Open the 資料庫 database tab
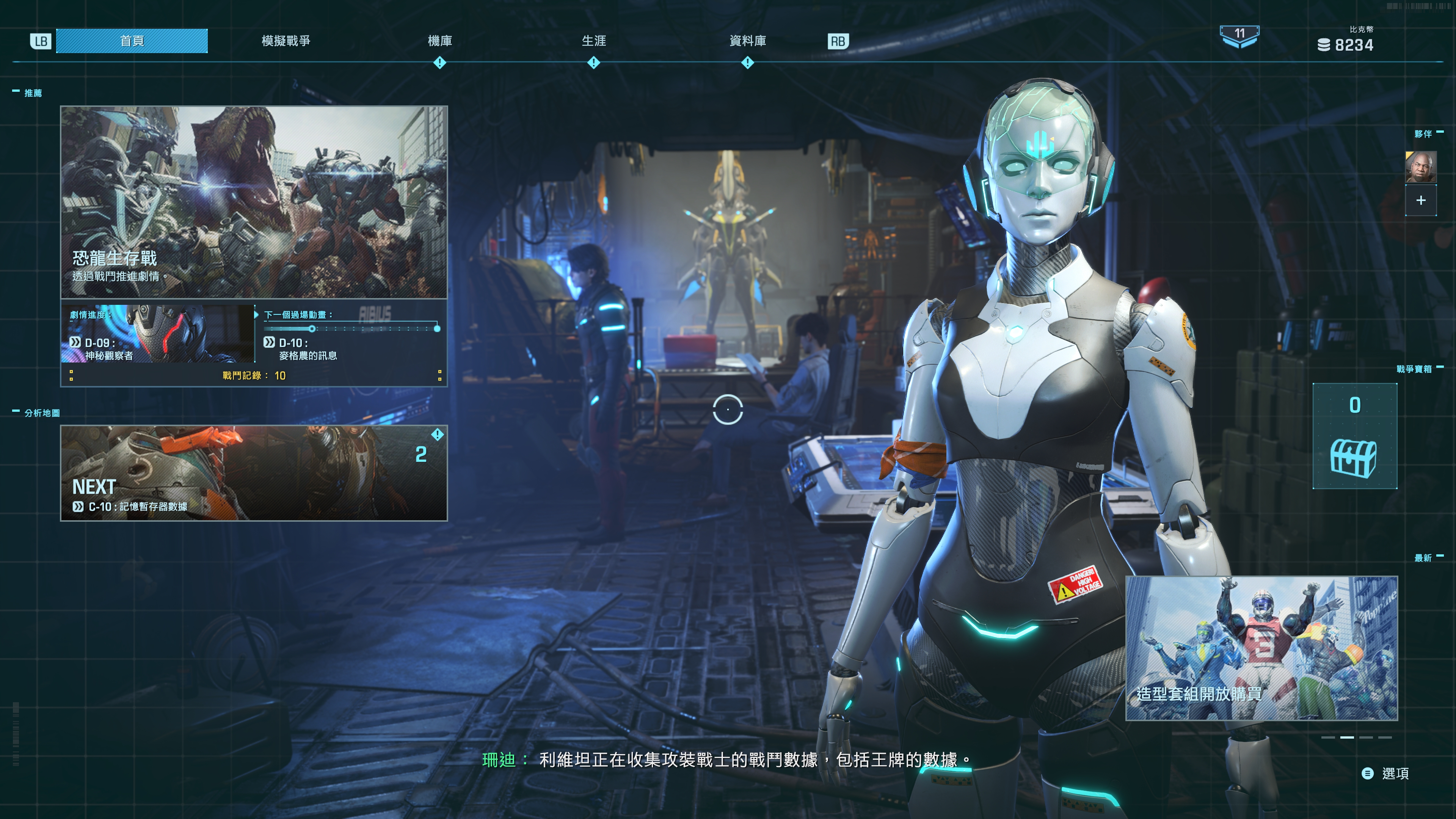This screenshot has width=1456, height=819. pos(747,41)
